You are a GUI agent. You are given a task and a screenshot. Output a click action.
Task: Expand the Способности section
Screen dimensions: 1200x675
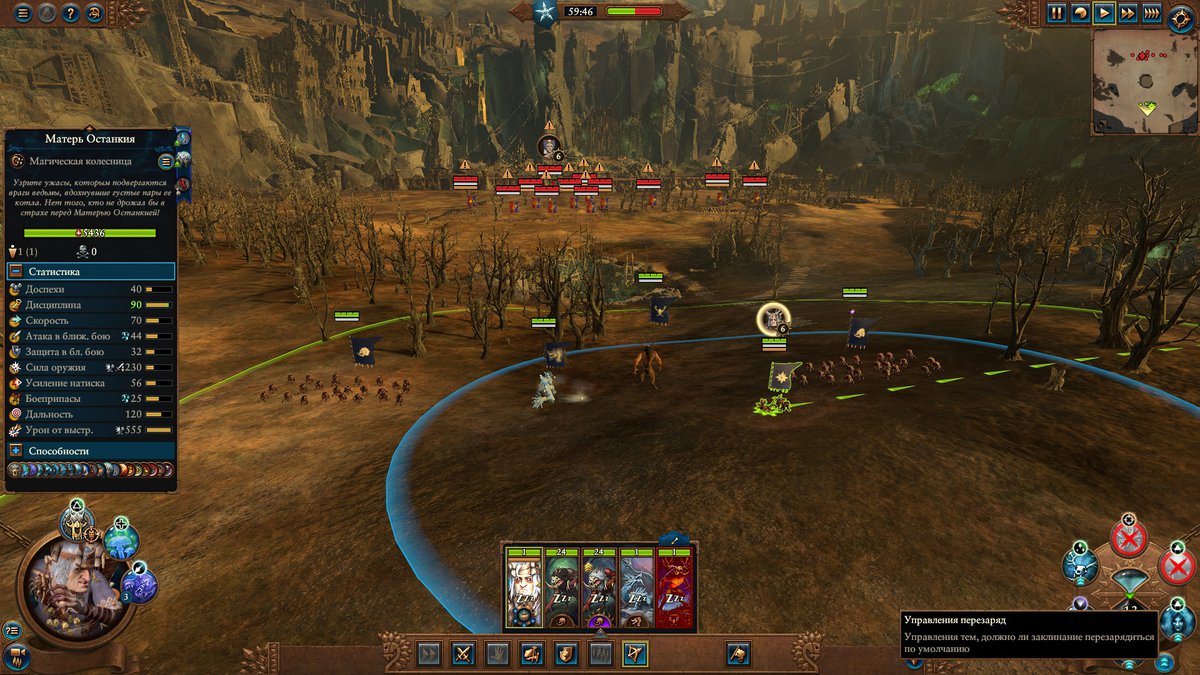(17, 451)
